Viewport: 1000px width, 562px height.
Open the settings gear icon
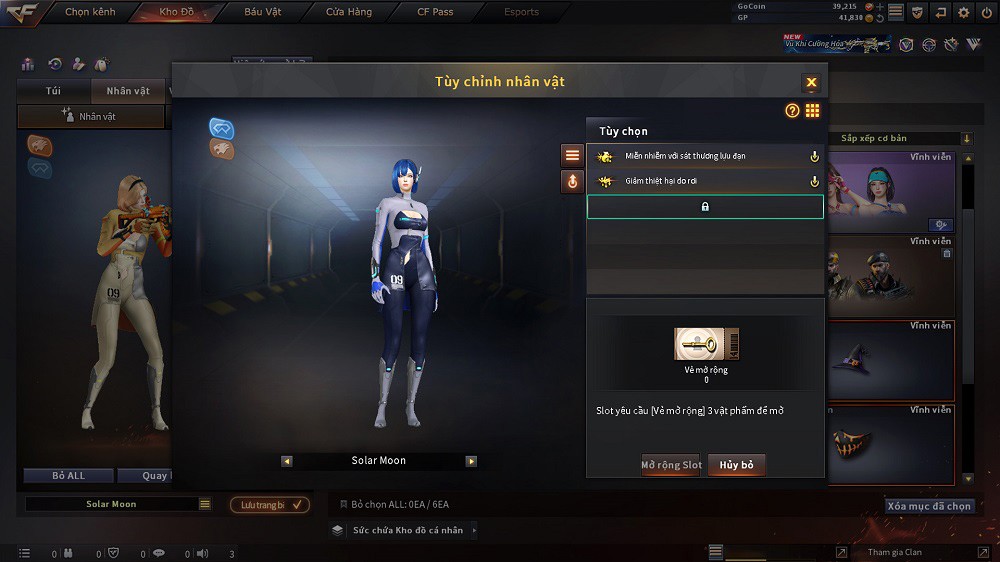tap(964, 12)
